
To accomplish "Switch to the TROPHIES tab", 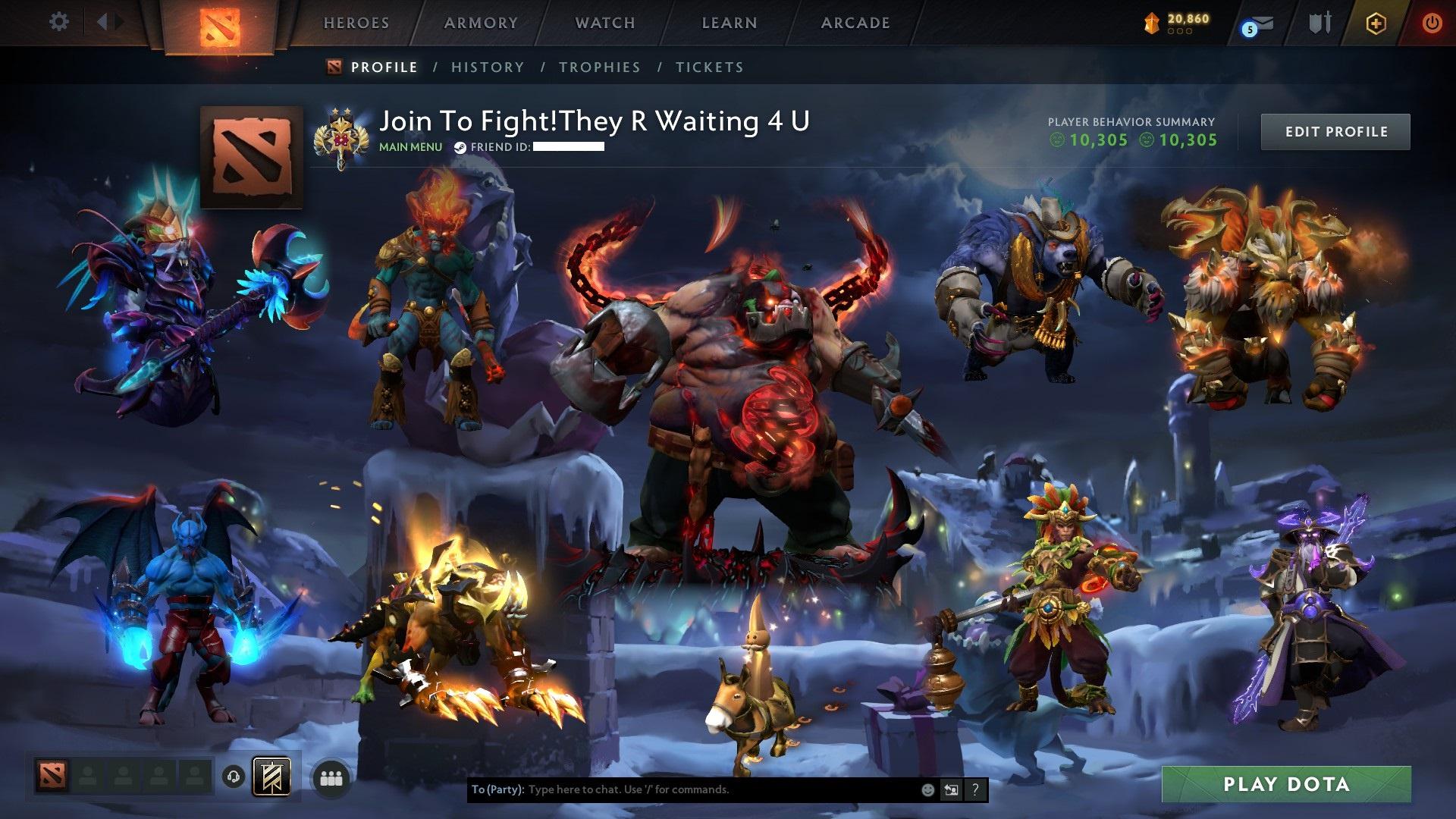I will click(599, 67).
